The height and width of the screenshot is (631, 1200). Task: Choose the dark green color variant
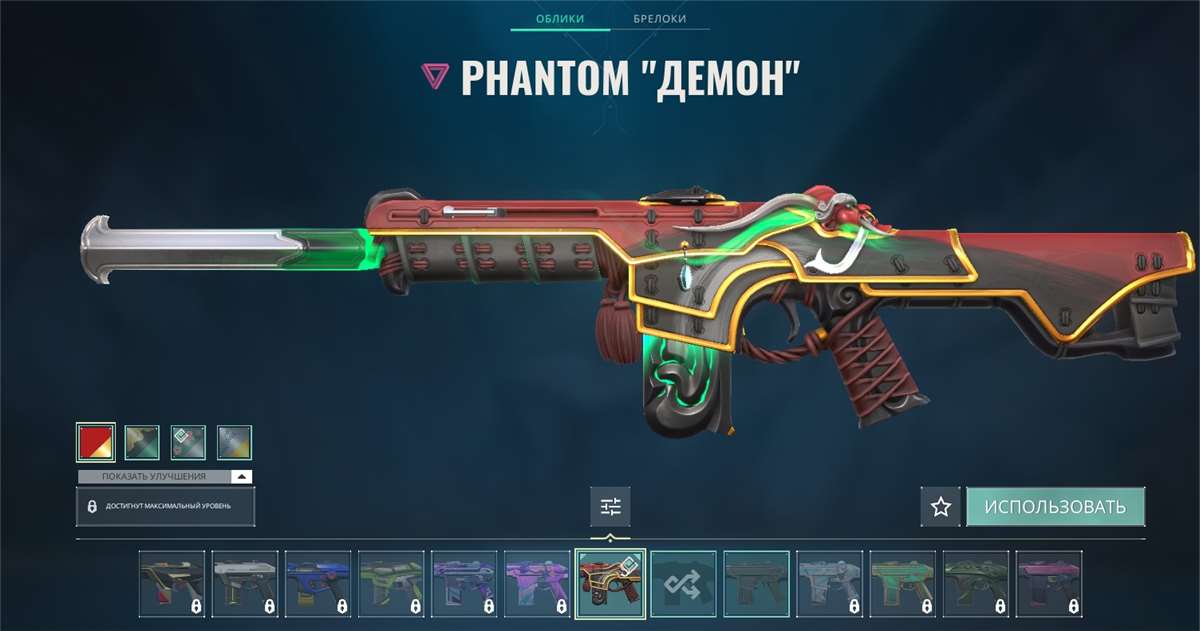[142, 442]
